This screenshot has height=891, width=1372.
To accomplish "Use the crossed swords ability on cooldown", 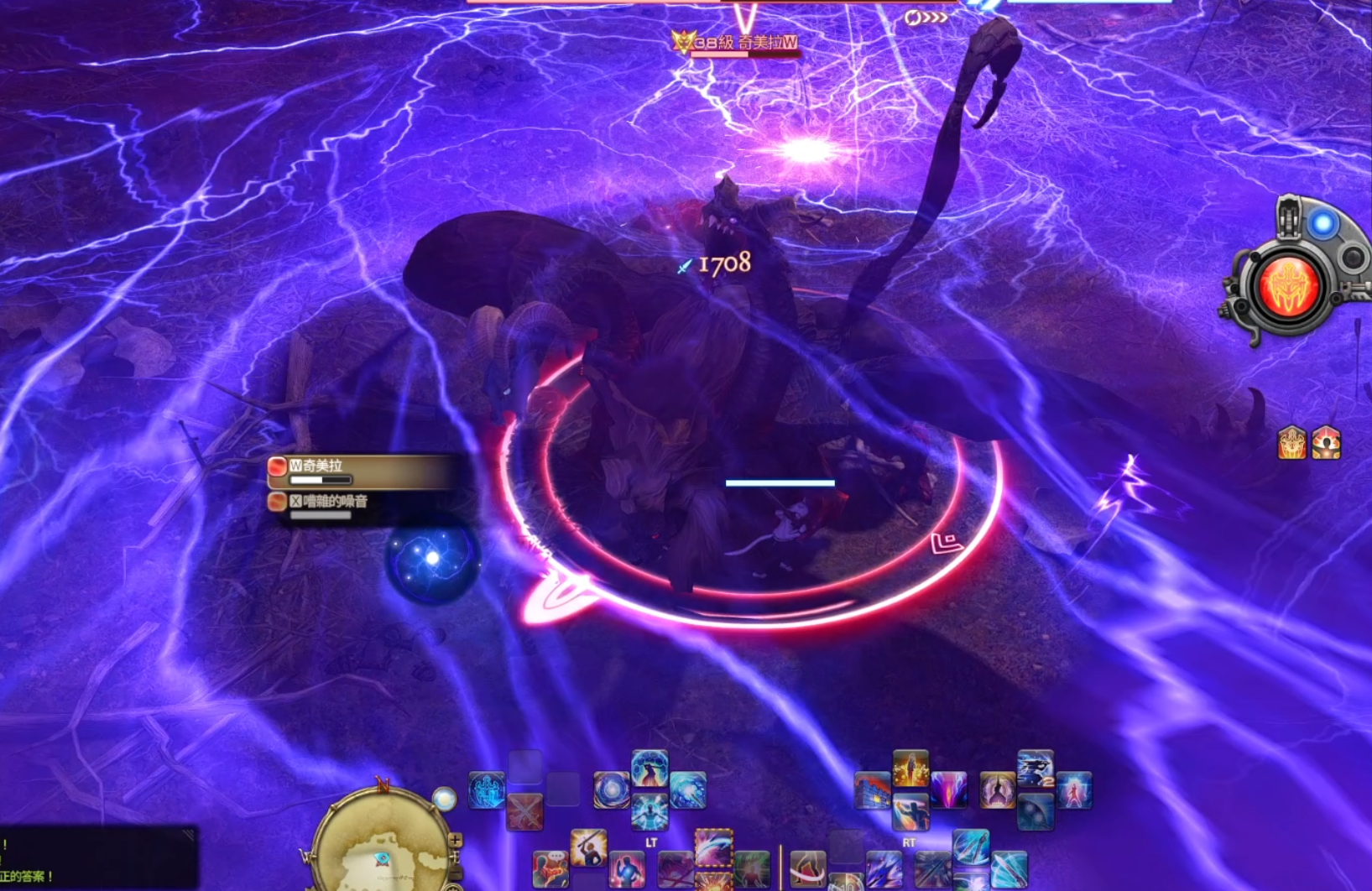I will (x=524, y=811).
